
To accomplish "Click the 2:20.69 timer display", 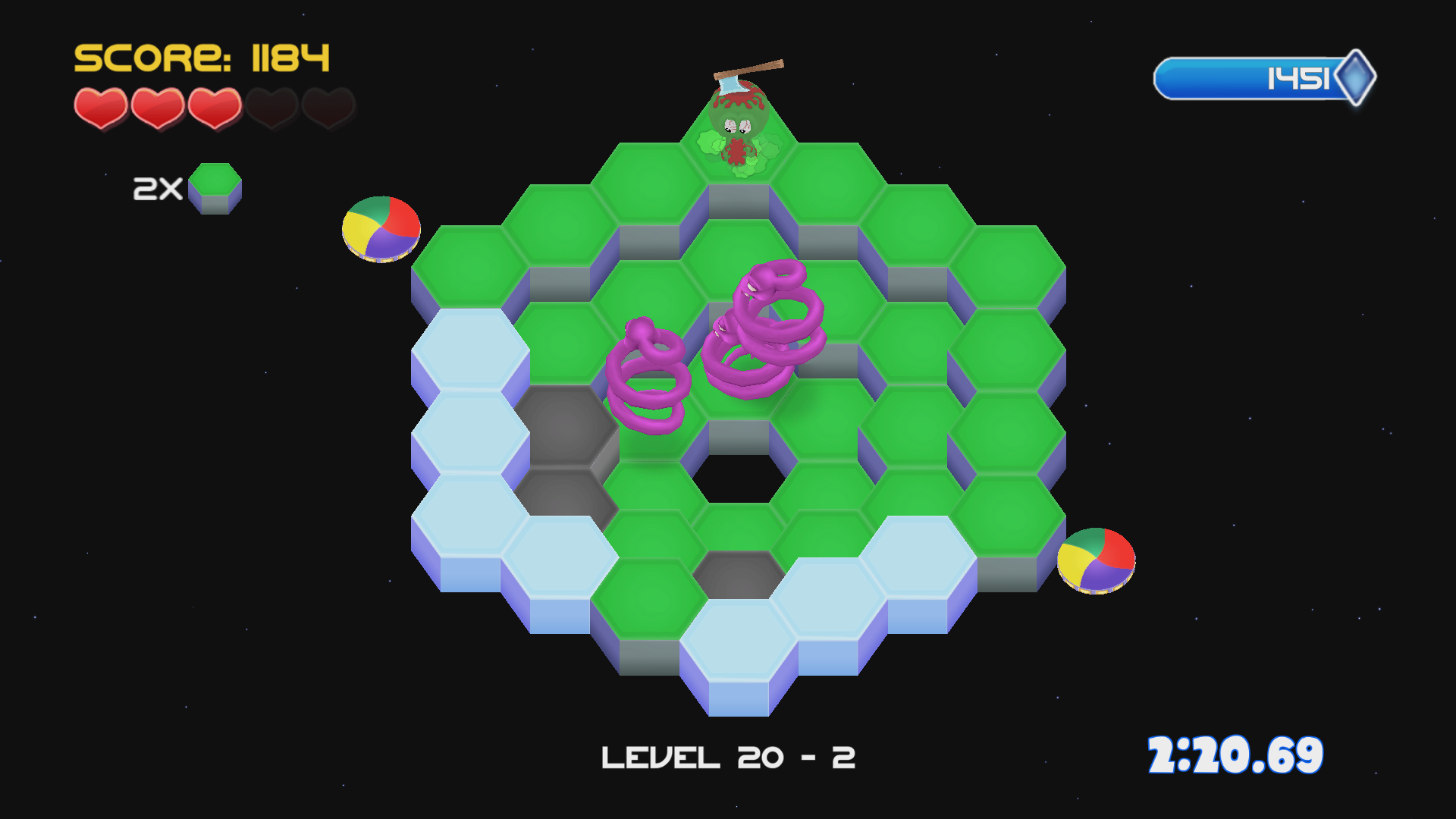I will 1236,755.
